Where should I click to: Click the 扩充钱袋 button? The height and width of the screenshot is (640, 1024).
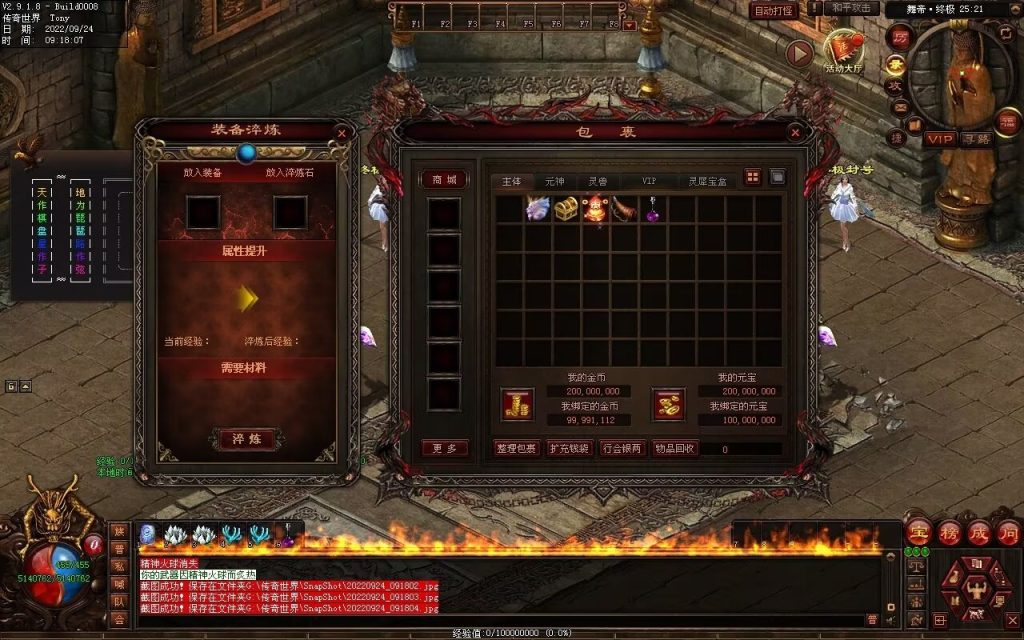click(569, 448)
